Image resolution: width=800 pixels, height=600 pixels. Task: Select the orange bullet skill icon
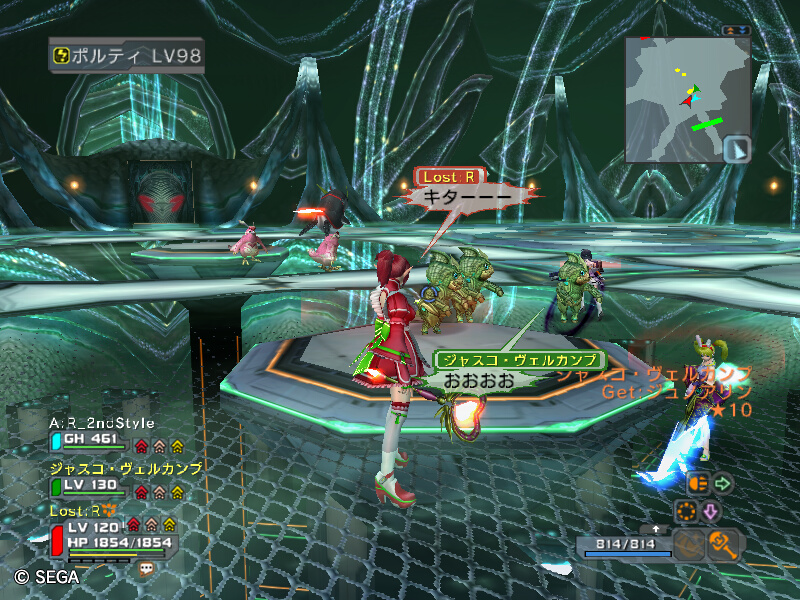coord(699,483)
